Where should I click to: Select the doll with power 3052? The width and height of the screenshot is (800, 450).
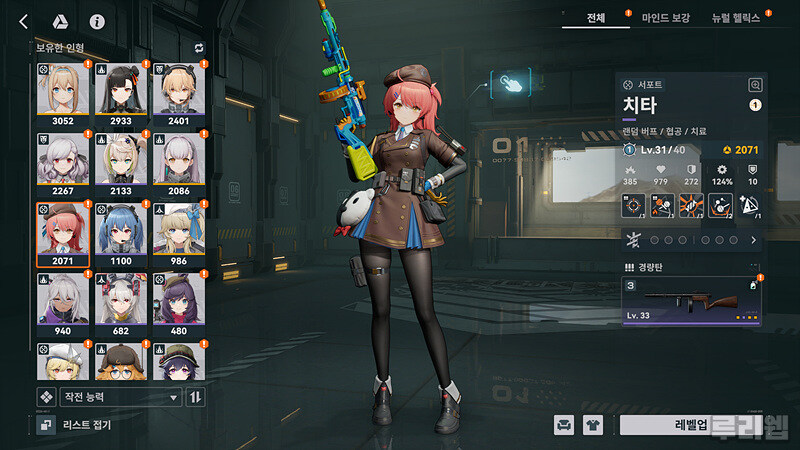click(x=62, y=93)
